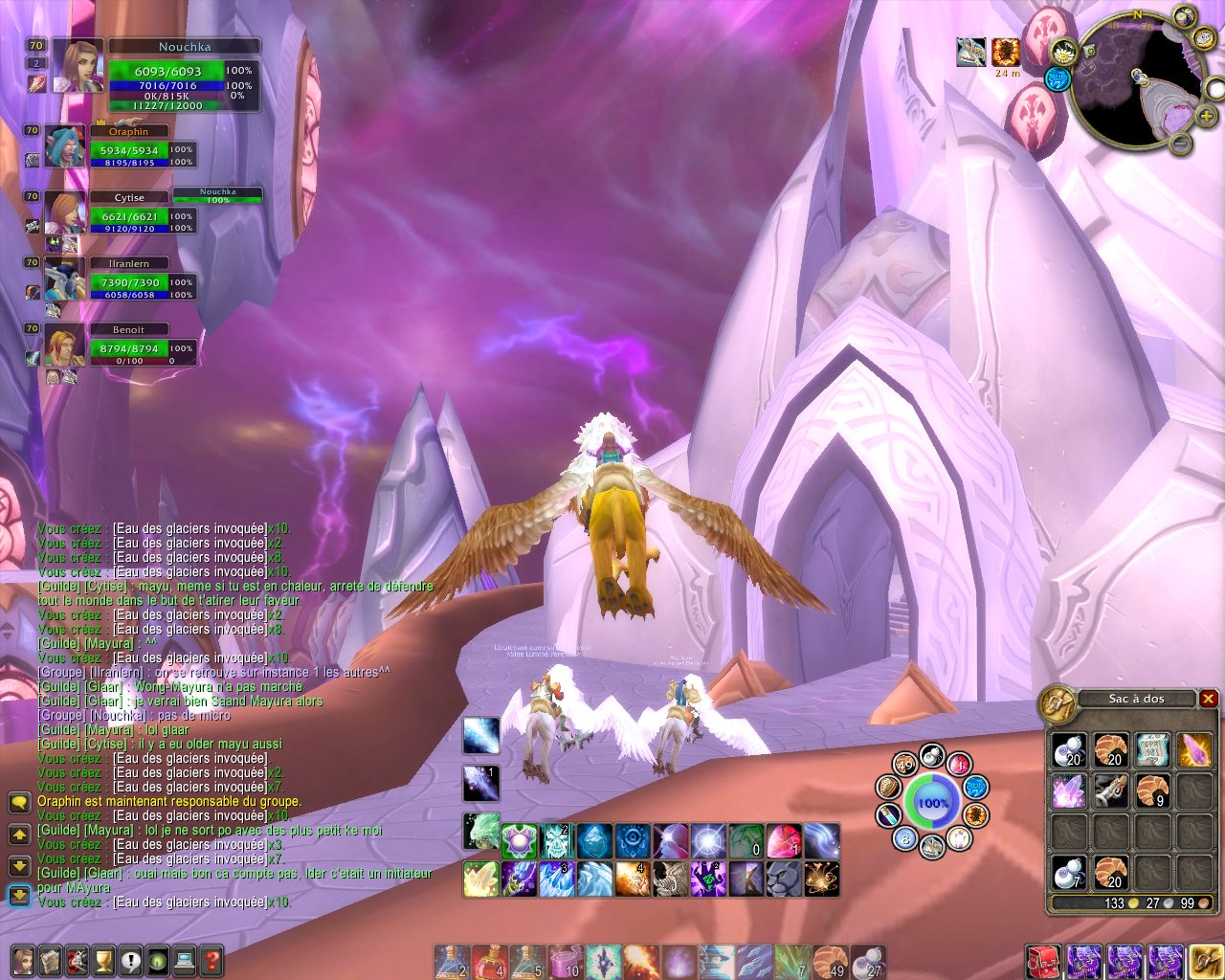Zoom out on the minimap

[1181, 145]
